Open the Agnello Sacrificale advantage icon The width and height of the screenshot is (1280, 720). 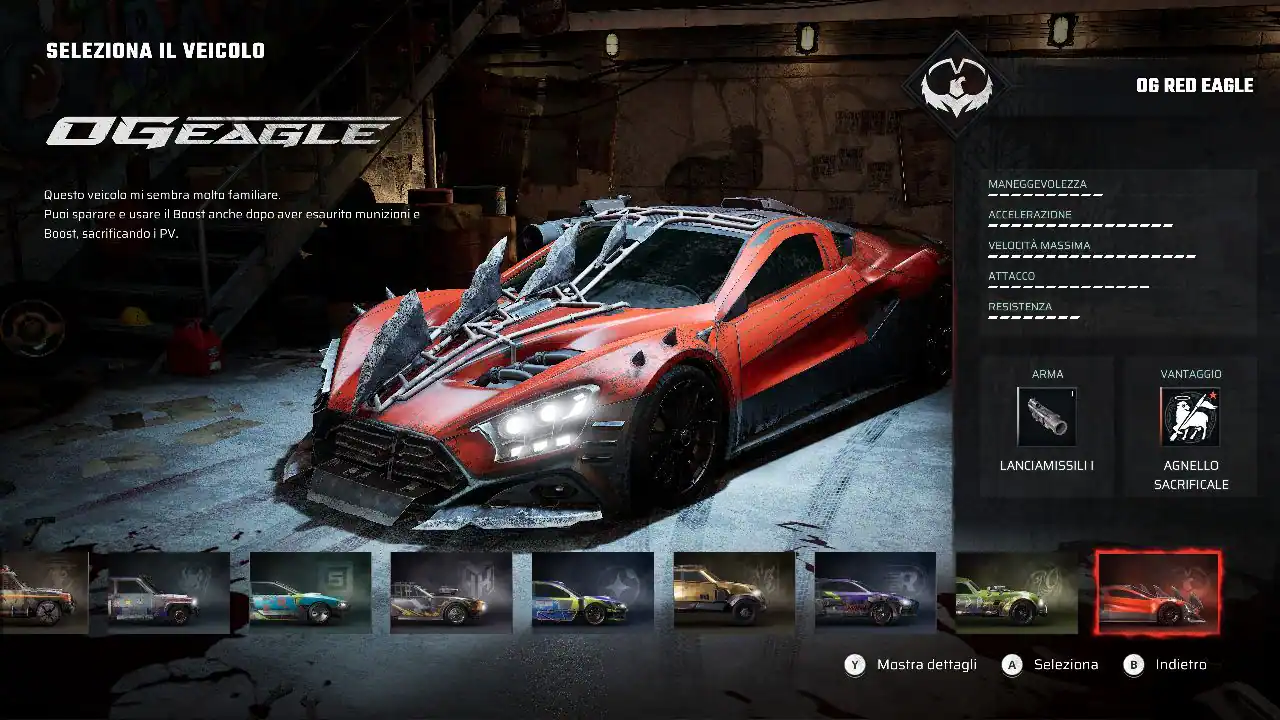point(1192,416)
